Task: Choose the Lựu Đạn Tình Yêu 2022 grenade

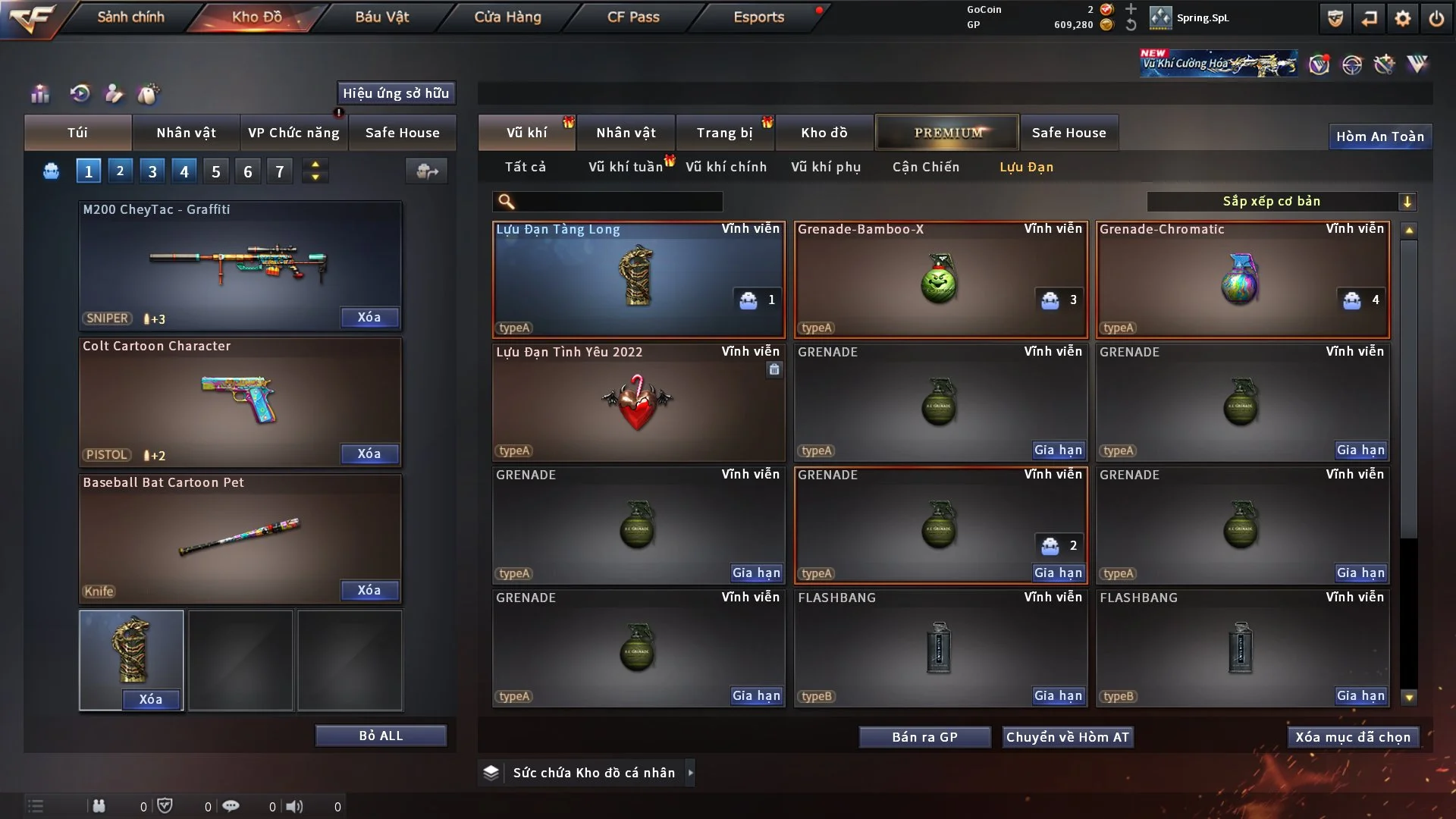Action: (x=639, y=402)
